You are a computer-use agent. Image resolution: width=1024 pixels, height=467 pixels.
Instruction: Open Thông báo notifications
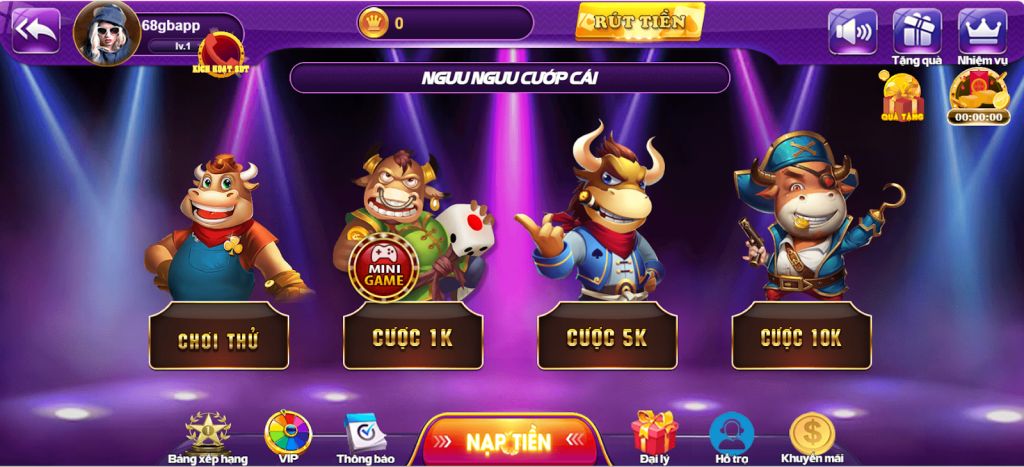tap(365, 436)
